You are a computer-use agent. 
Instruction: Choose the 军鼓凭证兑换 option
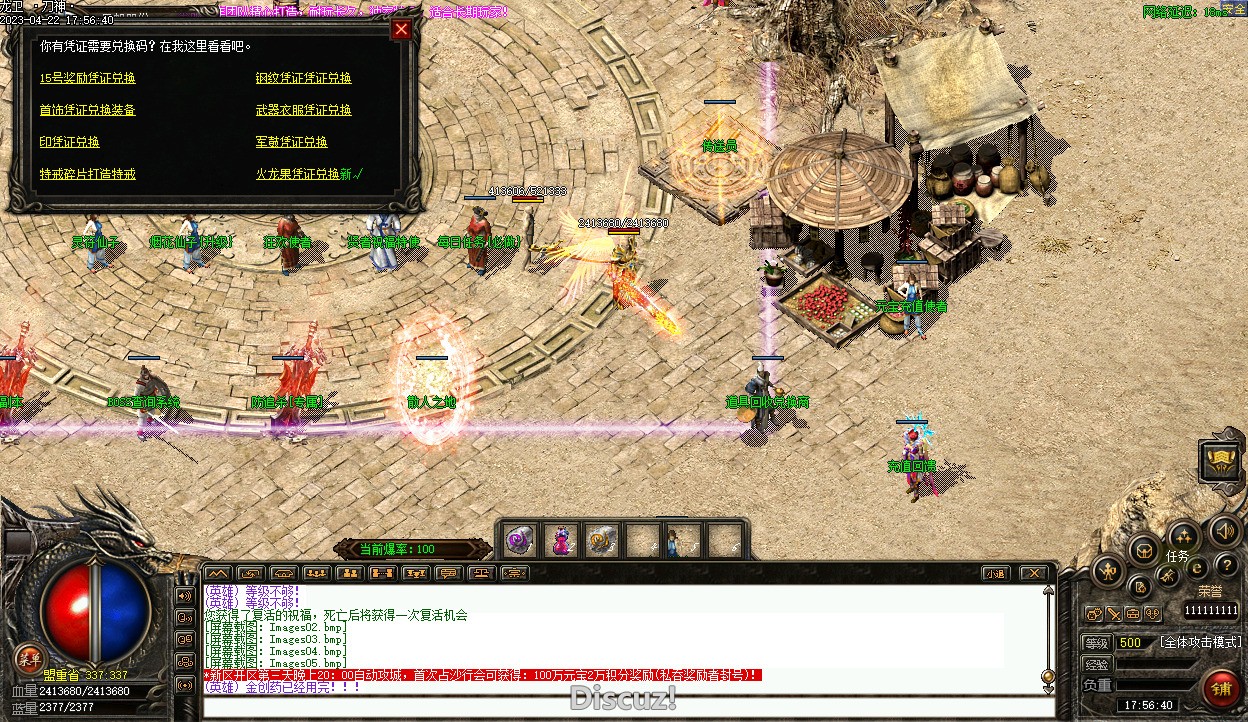coord(292,142)
